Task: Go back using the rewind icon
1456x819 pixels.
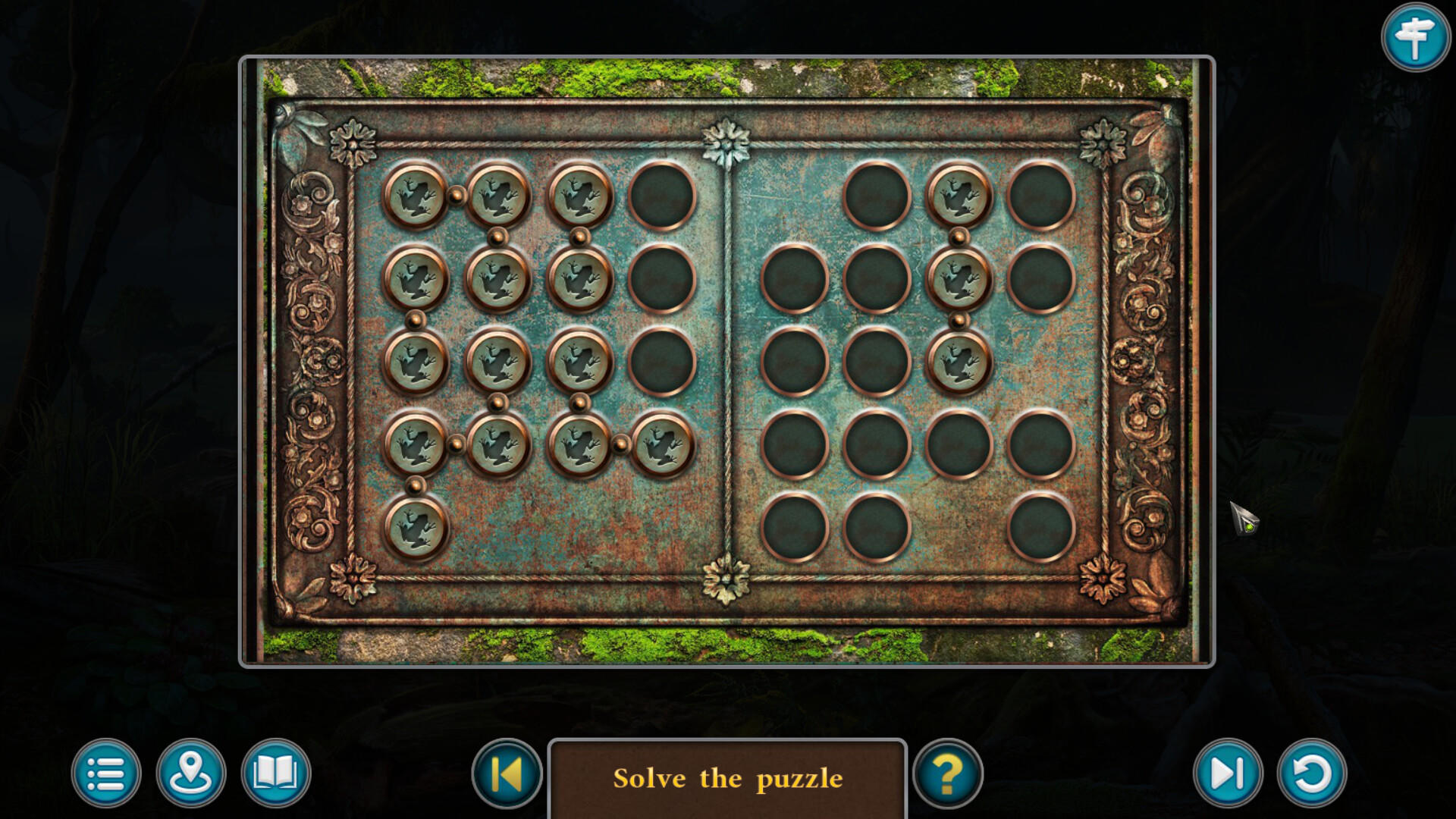Action: point(507,773)
